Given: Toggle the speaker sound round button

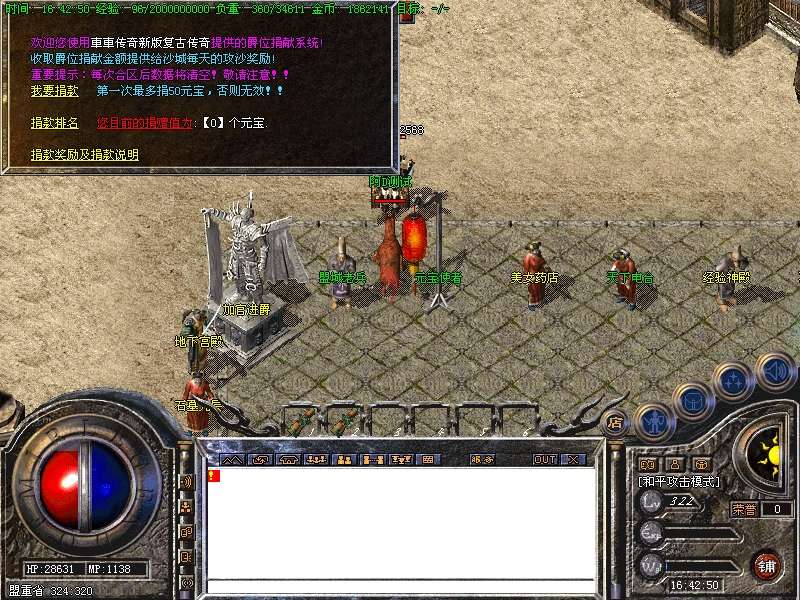Looking at the screenshot, I should [775, 371].
